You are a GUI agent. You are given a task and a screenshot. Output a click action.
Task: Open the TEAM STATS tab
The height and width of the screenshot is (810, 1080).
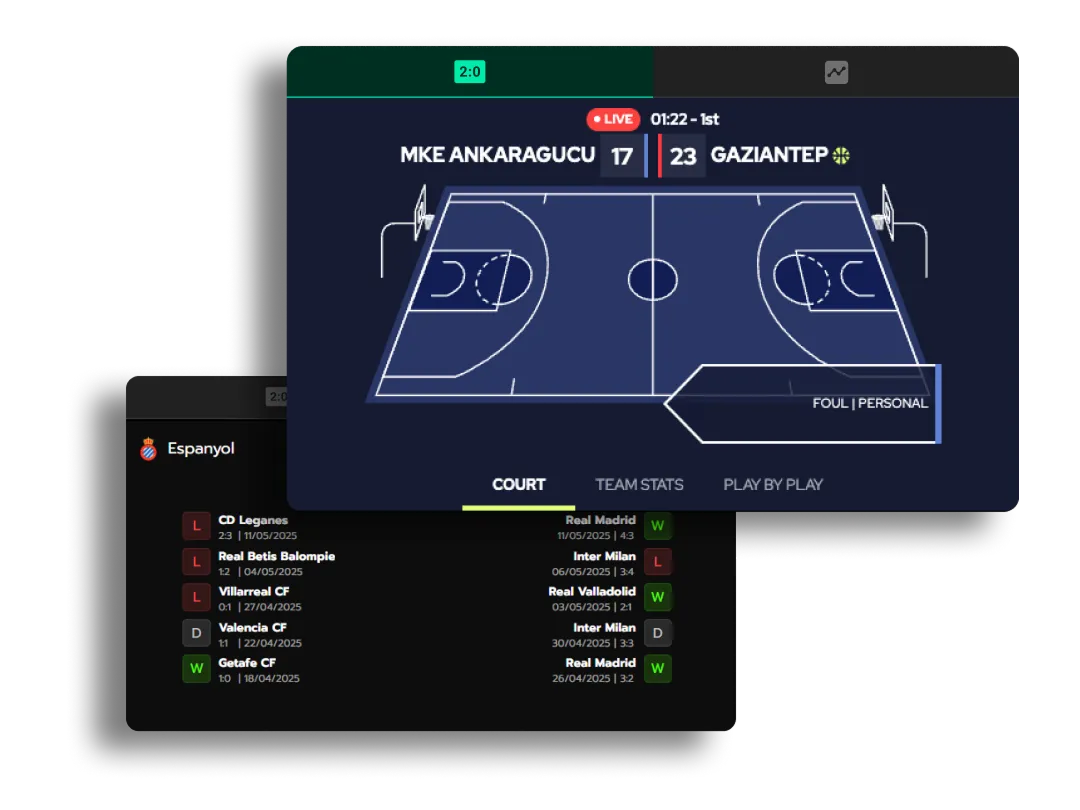(639, 485)
